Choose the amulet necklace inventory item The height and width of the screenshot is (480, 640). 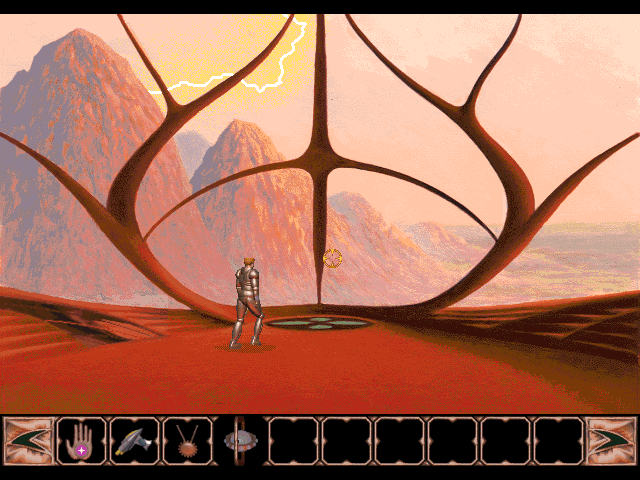[x=187, y=441]
